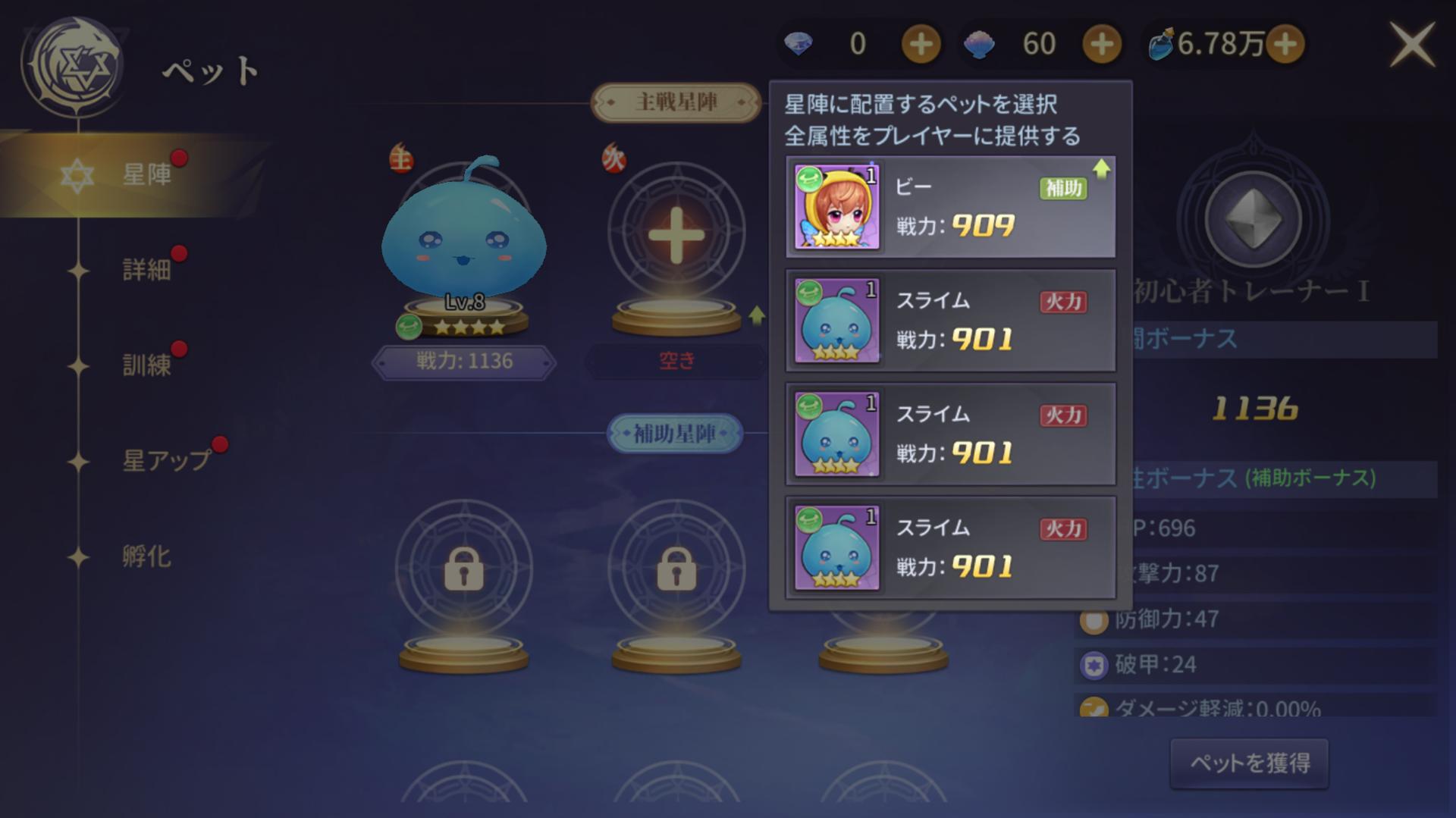Open the 詳細 tab
The height and width of the screenshot is (818, 1456).
pyautogui.click(x=146, y=270)
